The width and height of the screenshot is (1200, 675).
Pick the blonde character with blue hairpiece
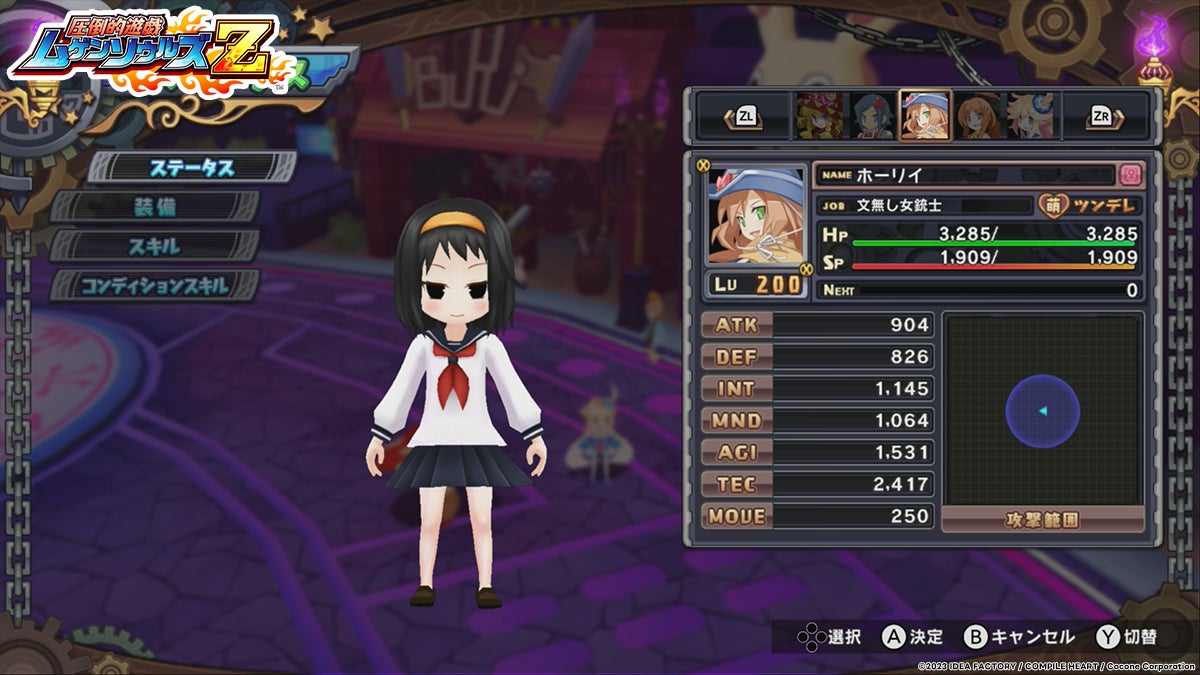point(1032,116)
